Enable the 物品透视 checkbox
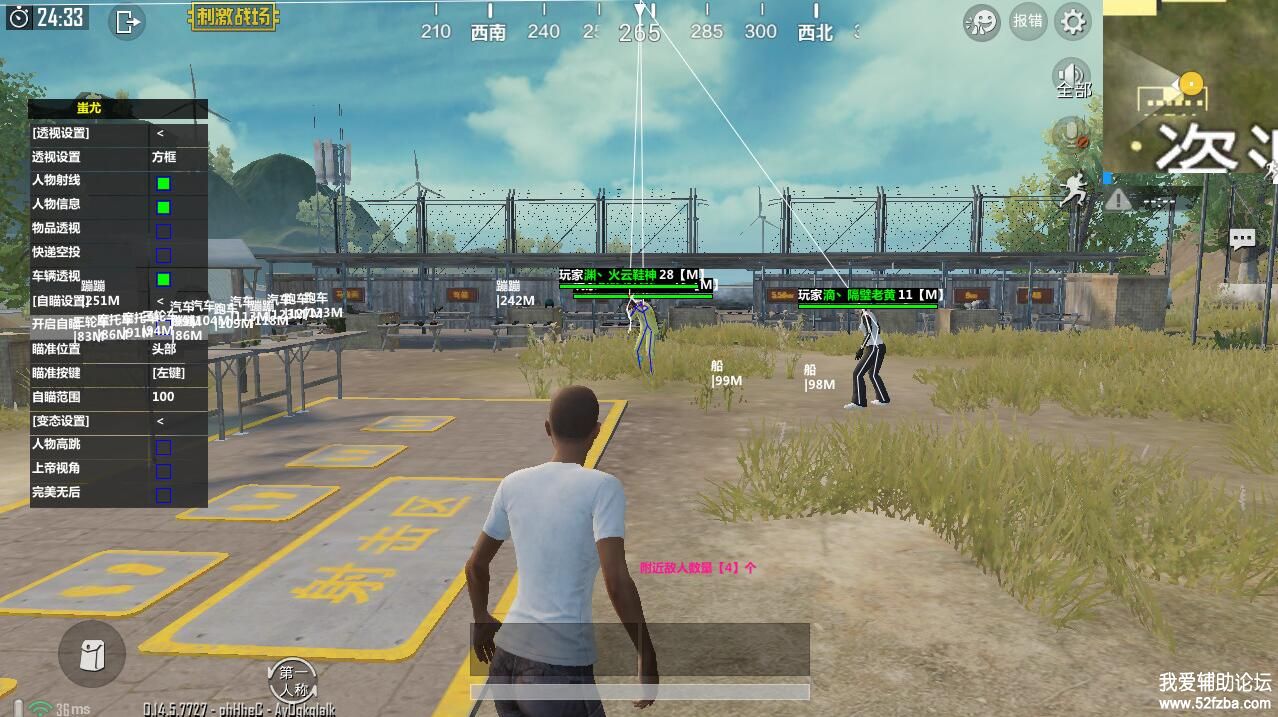The image size is (1278, 717). pos(163,231)
